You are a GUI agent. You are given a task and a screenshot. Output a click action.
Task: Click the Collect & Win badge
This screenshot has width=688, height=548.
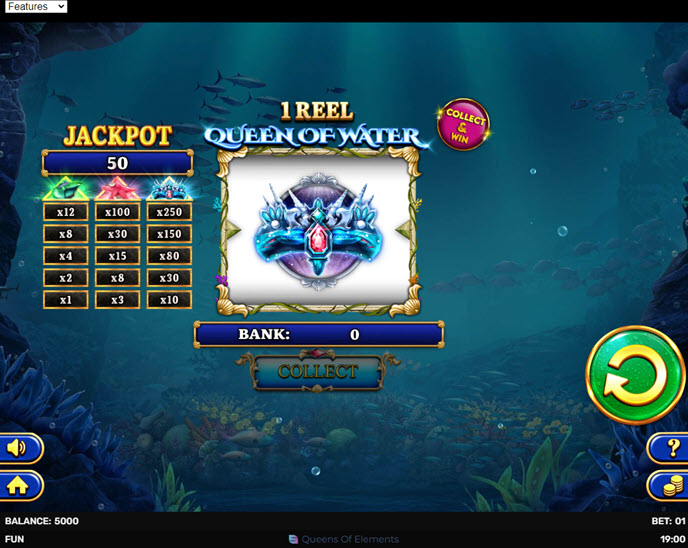click(x=464, y=124)
